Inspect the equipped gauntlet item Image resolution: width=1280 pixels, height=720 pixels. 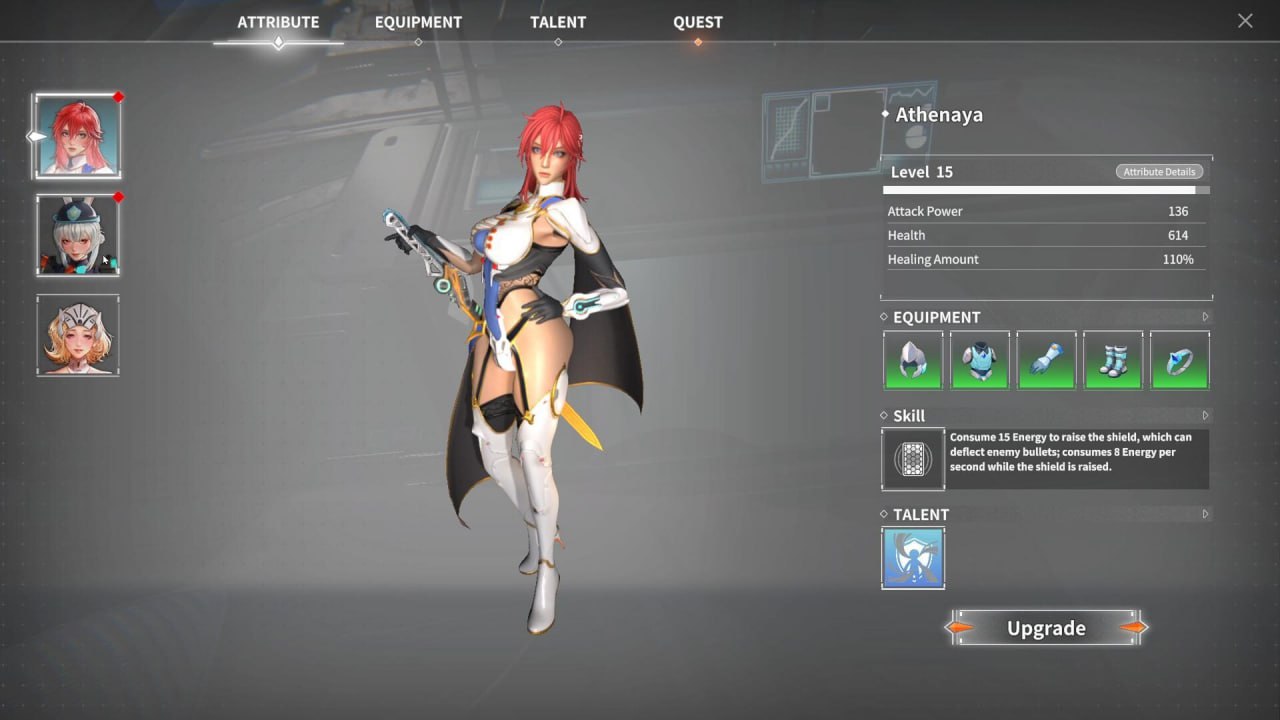(1046, 360)
